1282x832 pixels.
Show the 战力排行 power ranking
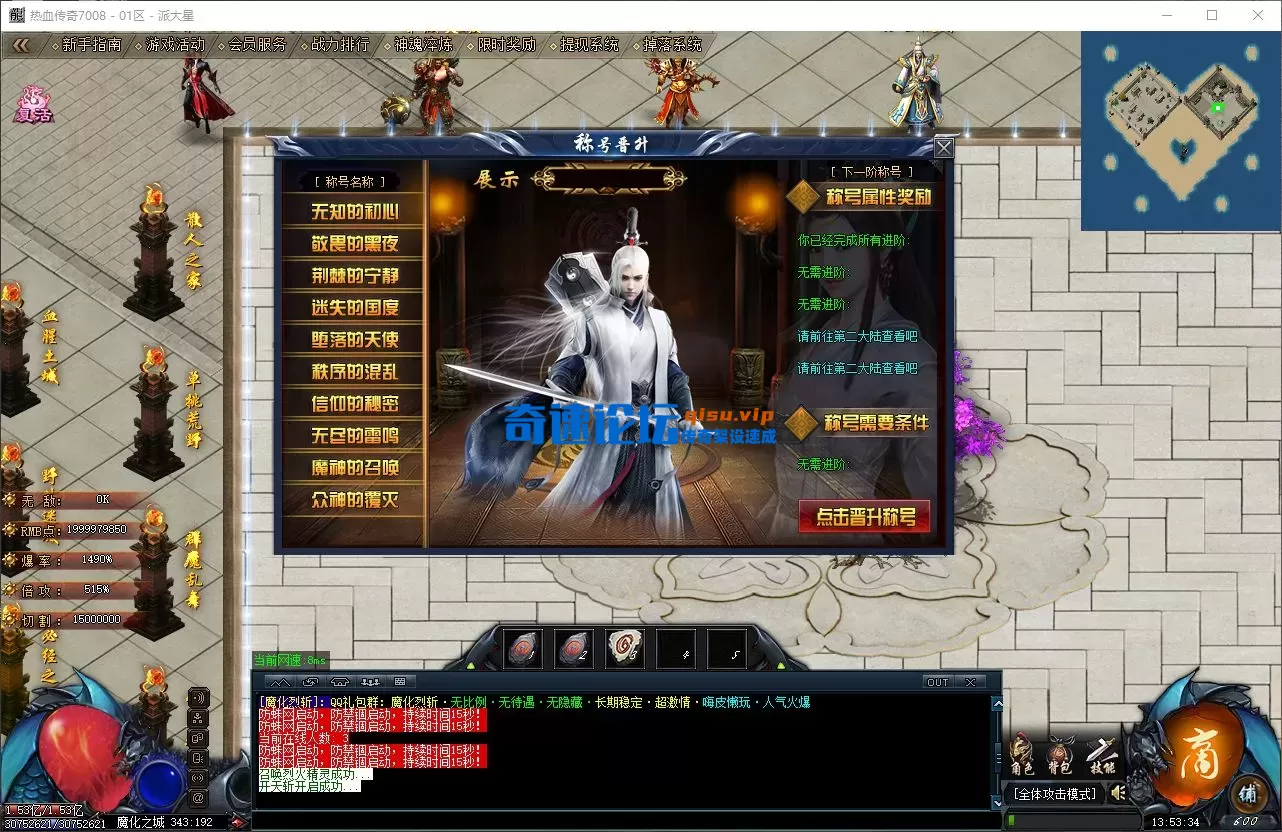(x=340, y=45)
